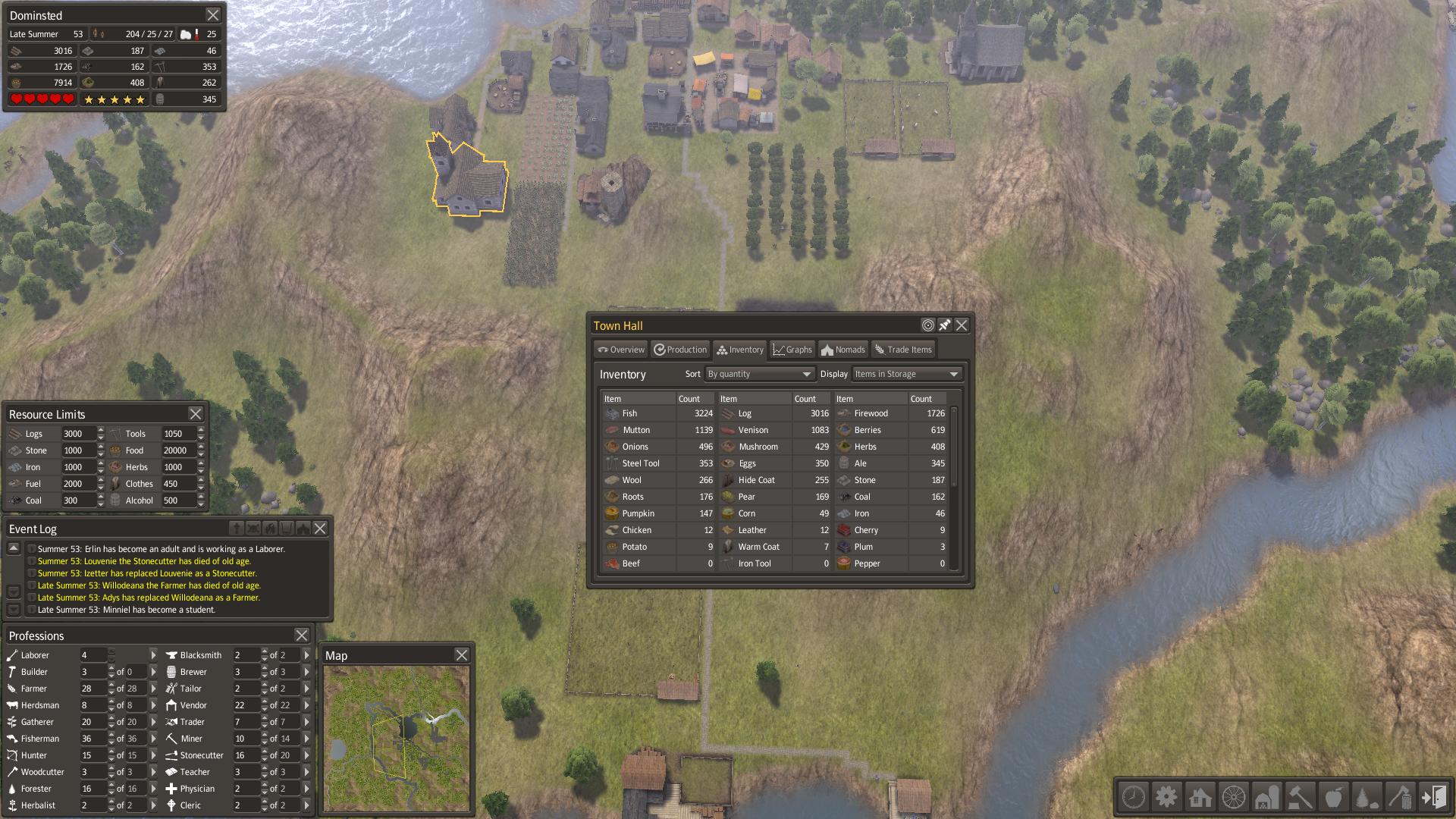
Task: Close the Dominsted status panel
Action: 213,15
